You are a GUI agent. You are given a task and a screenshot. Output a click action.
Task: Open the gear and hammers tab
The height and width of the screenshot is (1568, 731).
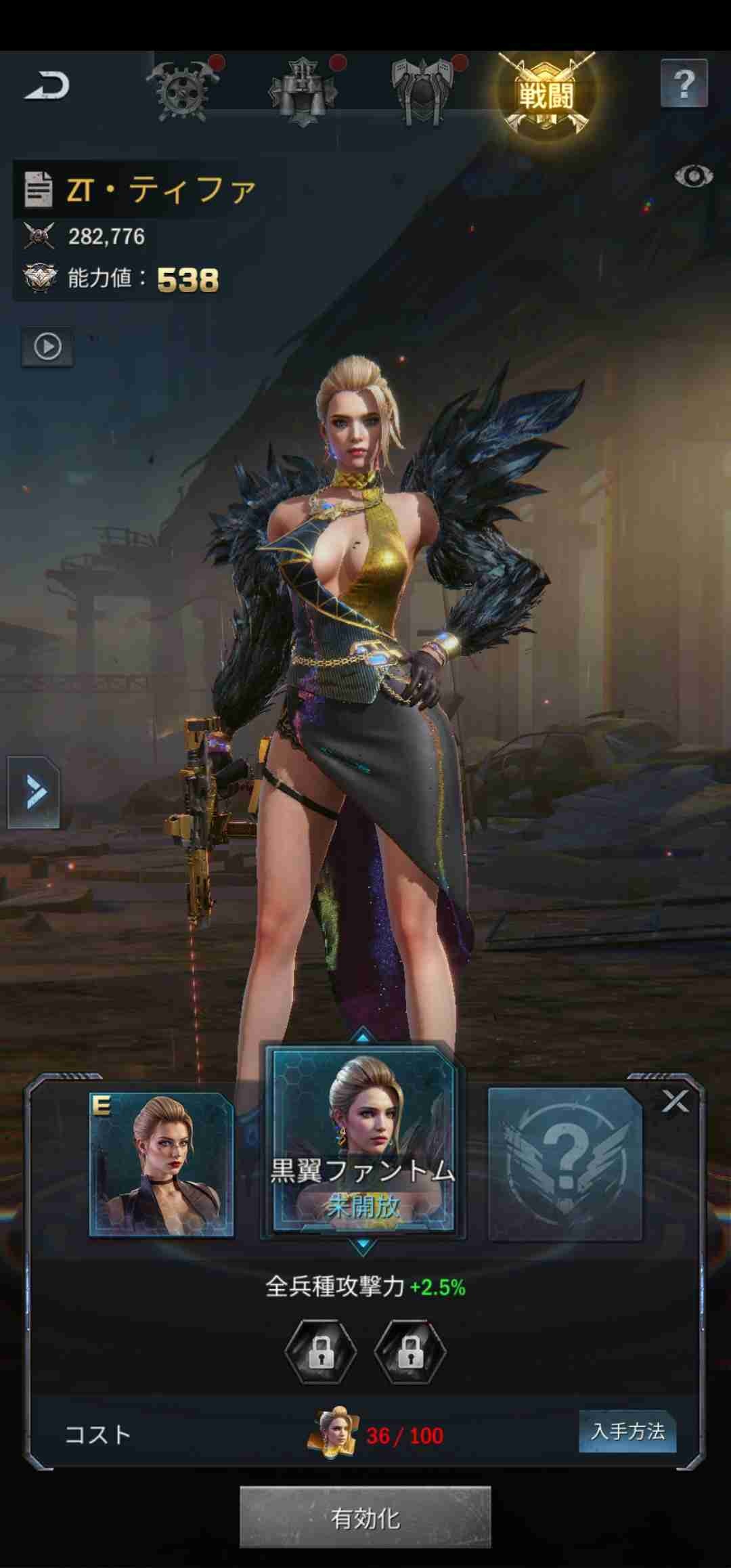(x=183, y=91)
